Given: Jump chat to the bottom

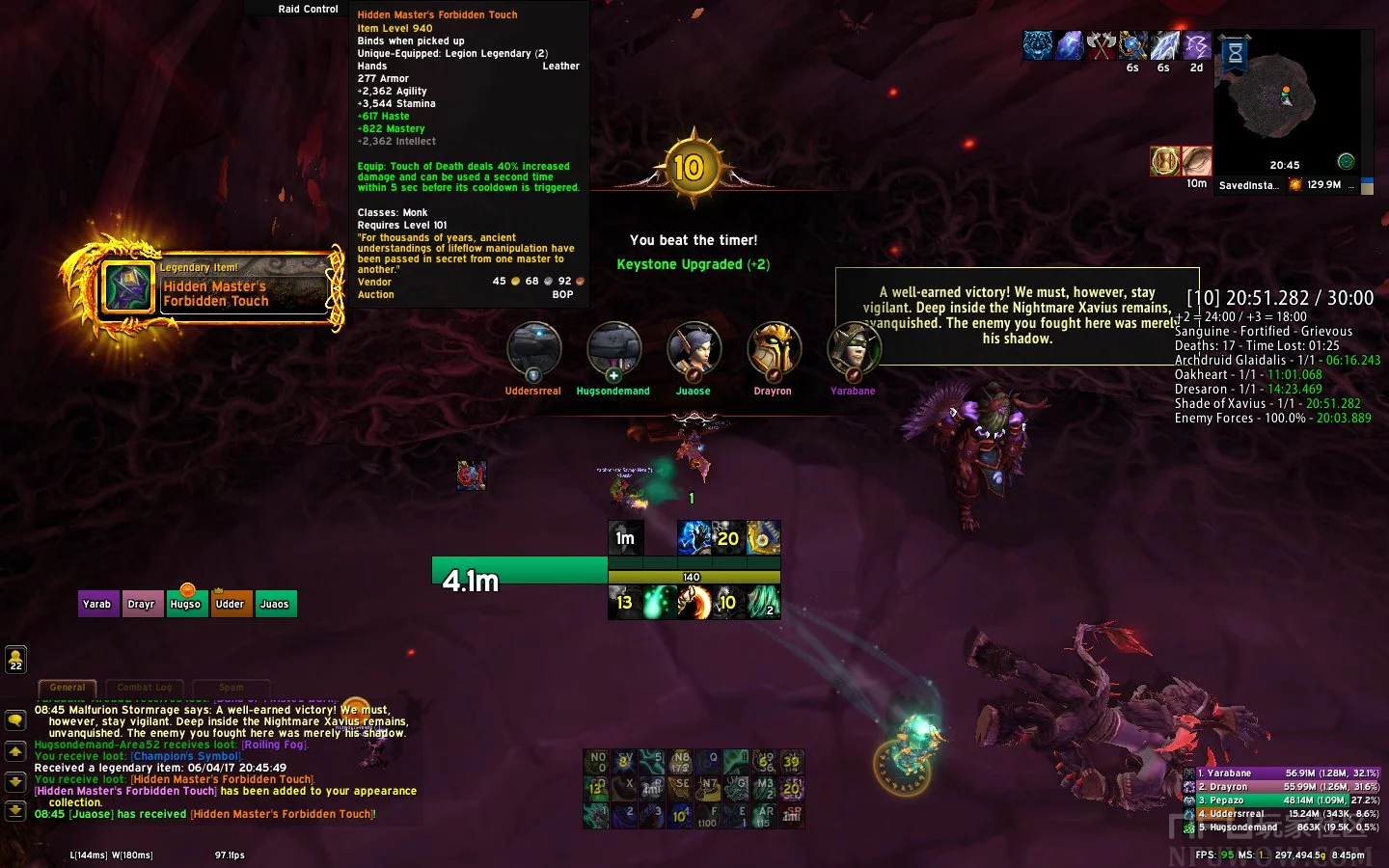Looking at the screenshot, I should coord(15,810).
